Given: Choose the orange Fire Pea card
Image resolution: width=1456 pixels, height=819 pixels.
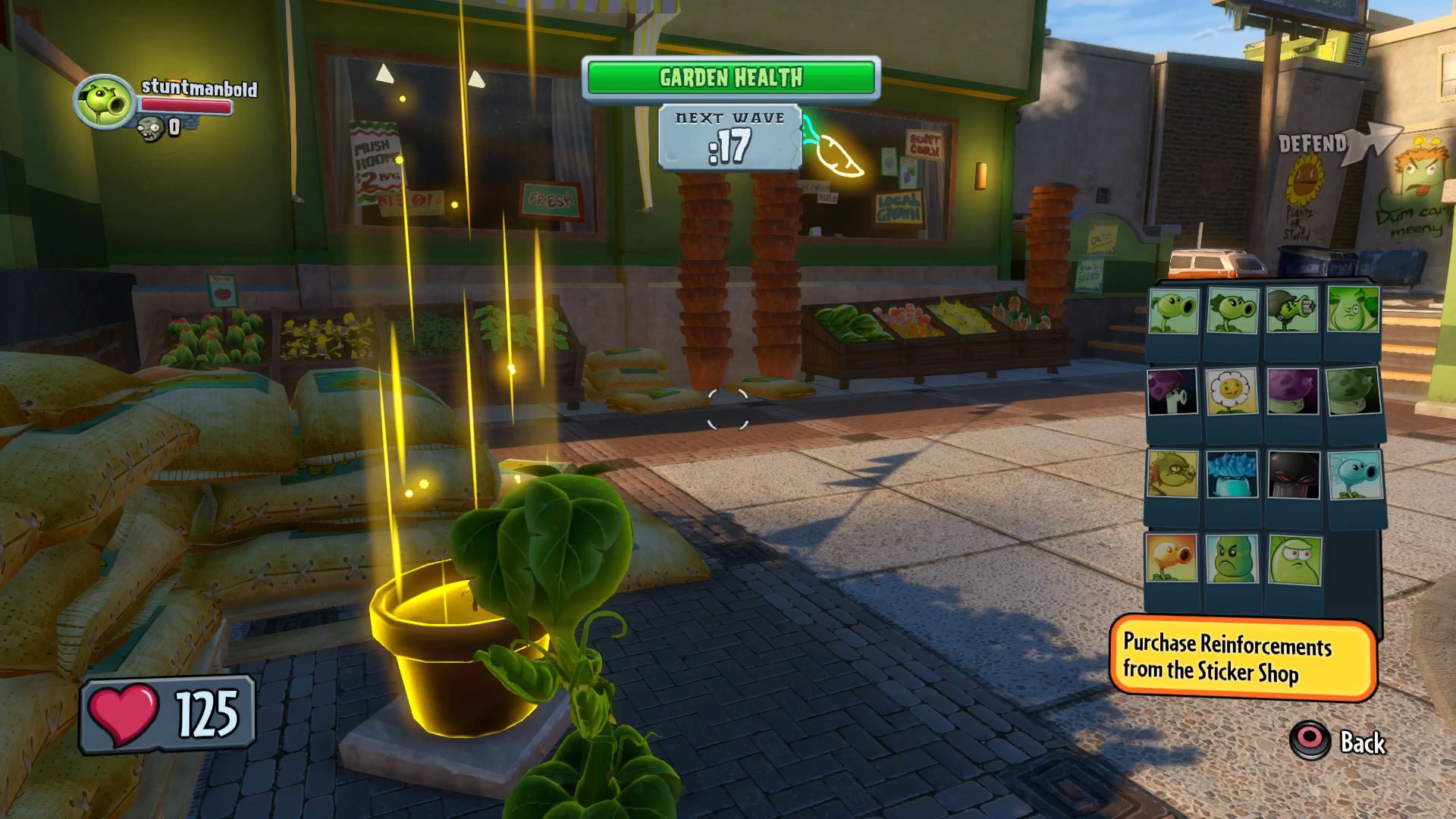Looking at the screenshot, I should pyautogui.click(x=1172, y=558).
